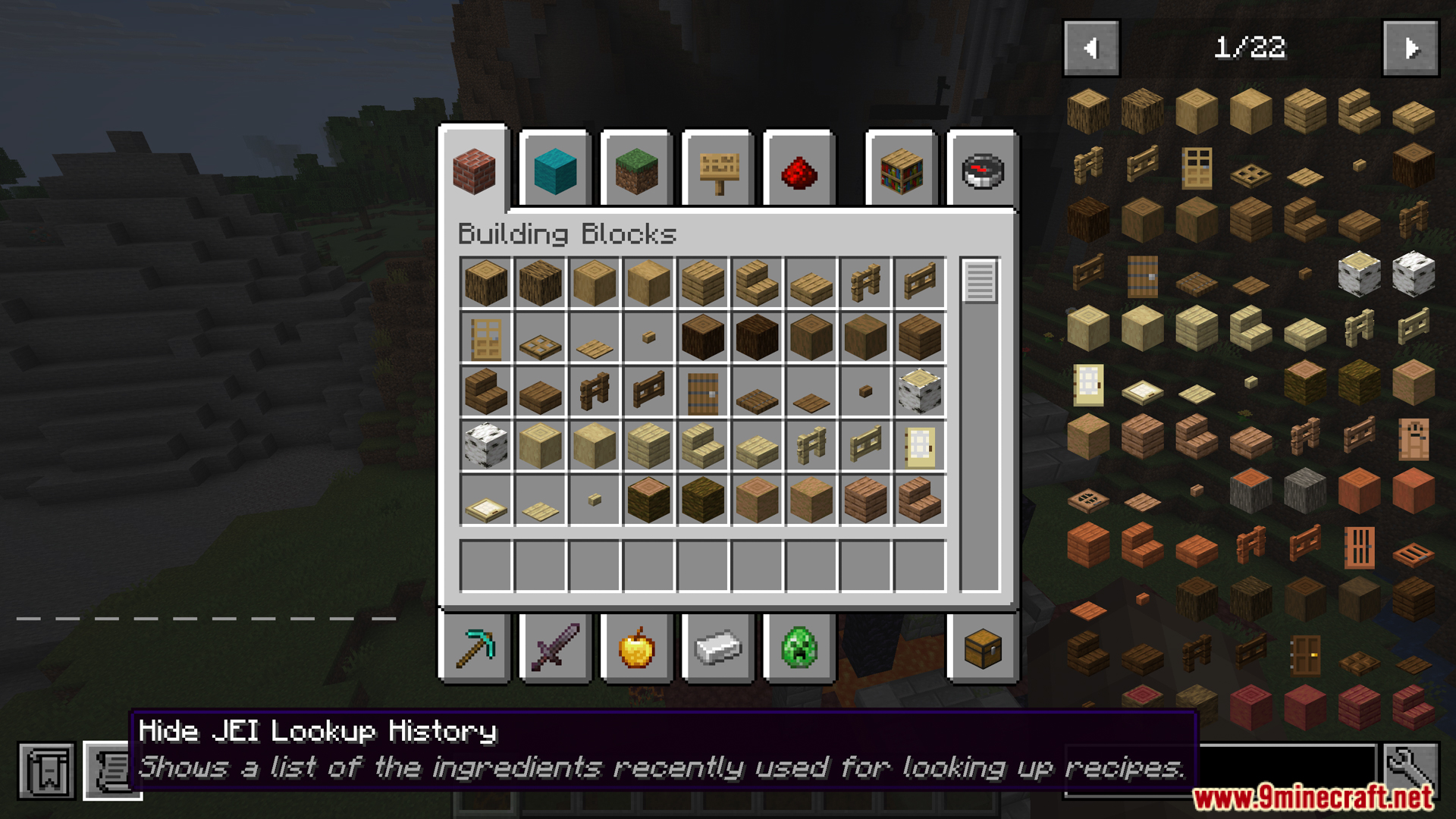The width and height of the screenshot is (1456, 819).
Task: Open the Natural Blocks grass tab
Action: point(636,171)
